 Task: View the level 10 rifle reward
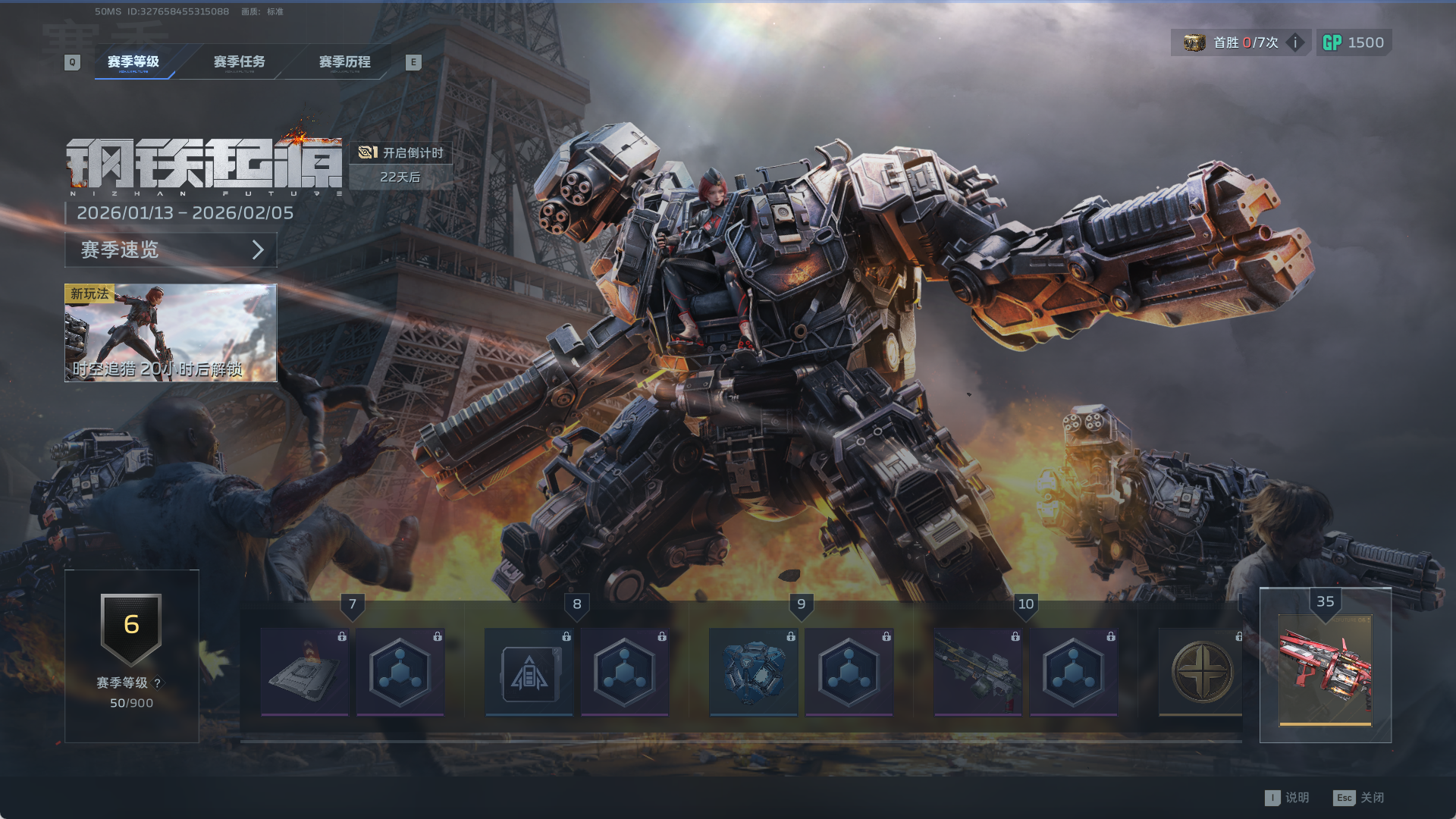tap(977, 672)
